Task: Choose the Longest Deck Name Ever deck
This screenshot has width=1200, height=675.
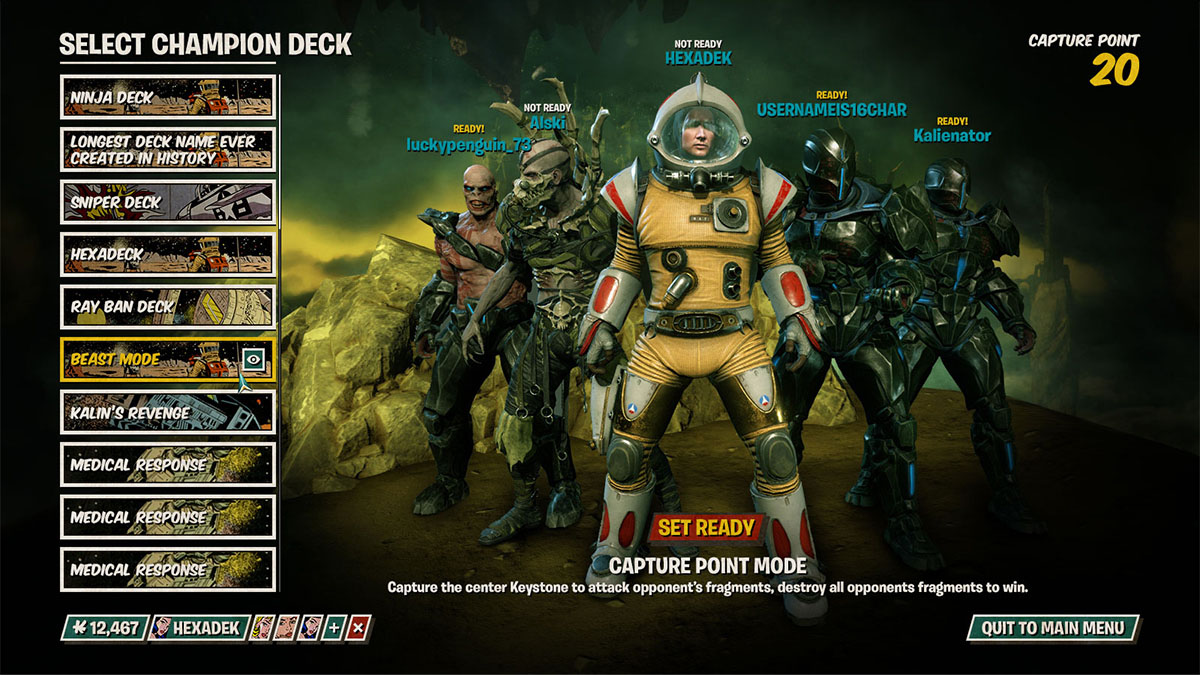Action: 168,150
